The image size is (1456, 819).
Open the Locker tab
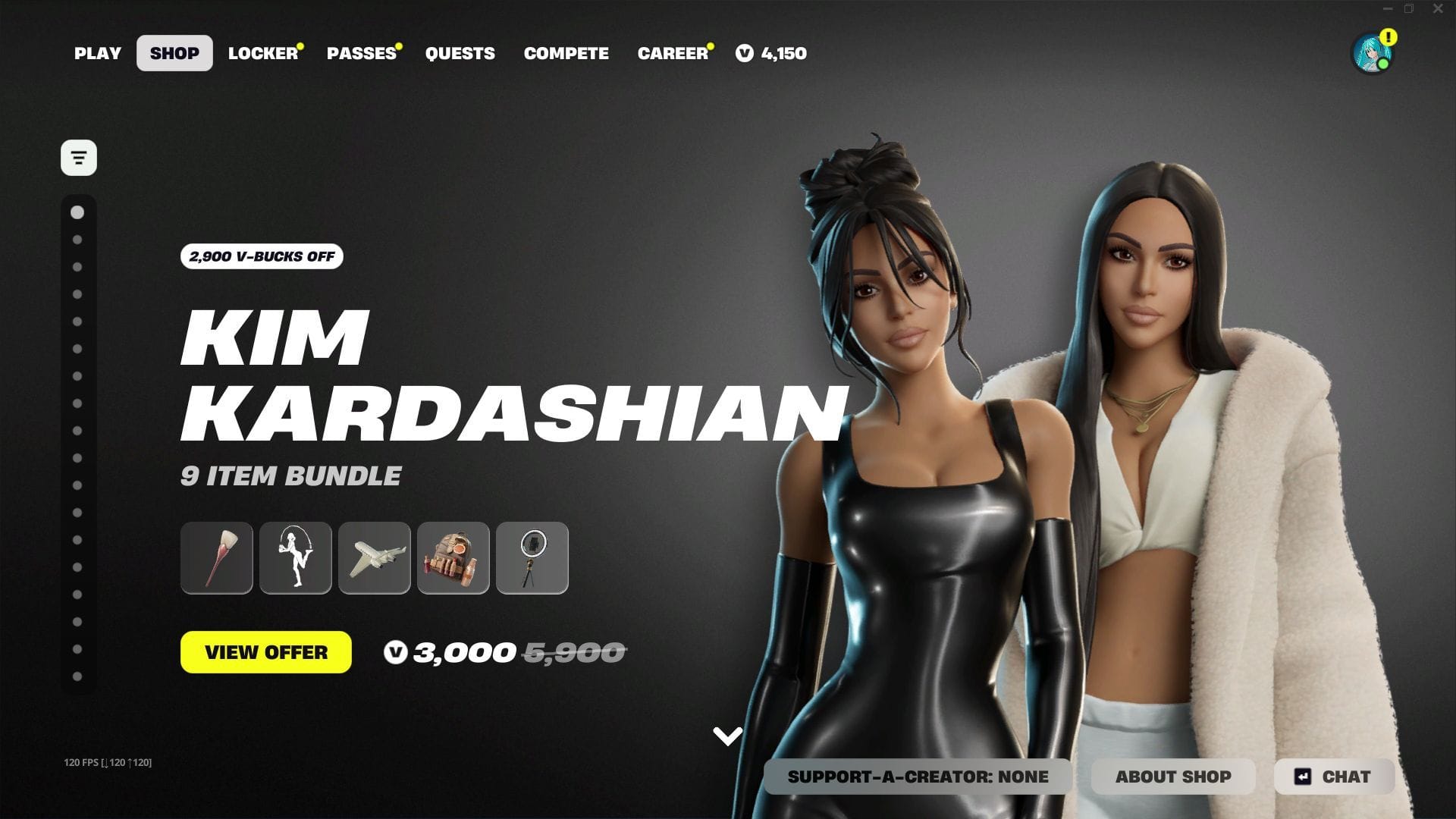(263, 53)
